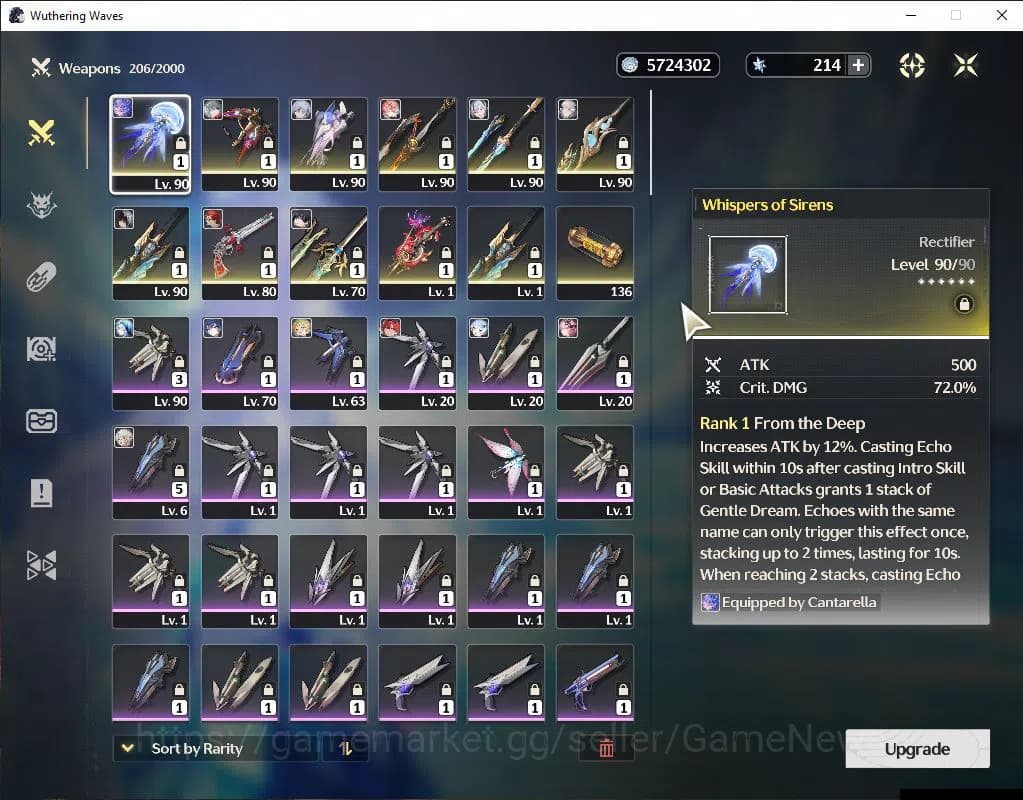The width and height of the screenshot is (1023, 800).
Task: Click the red trash bin icon
Action: [x=605, y=748]
